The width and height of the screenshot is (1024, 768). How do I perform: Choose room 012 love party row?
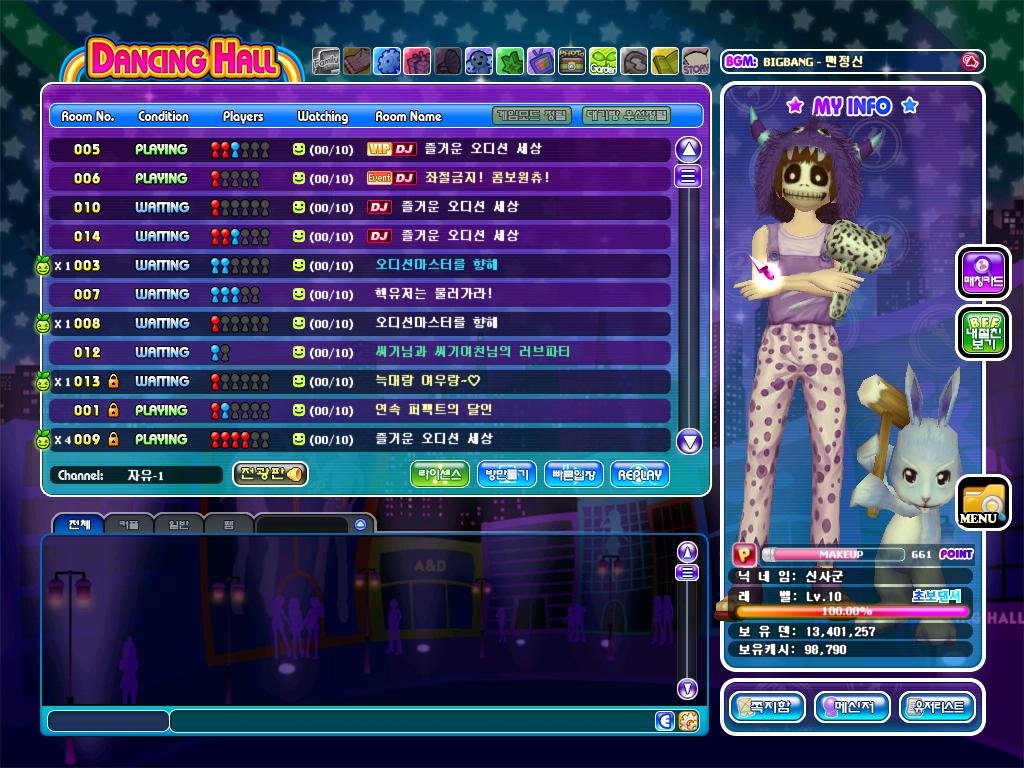pyautogui.click(x=360, y=352)
